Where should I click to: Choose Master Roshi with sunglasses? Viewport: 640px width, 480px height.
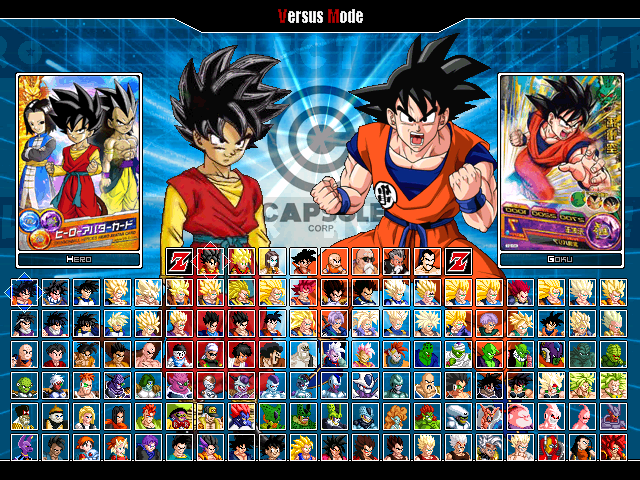366,262
